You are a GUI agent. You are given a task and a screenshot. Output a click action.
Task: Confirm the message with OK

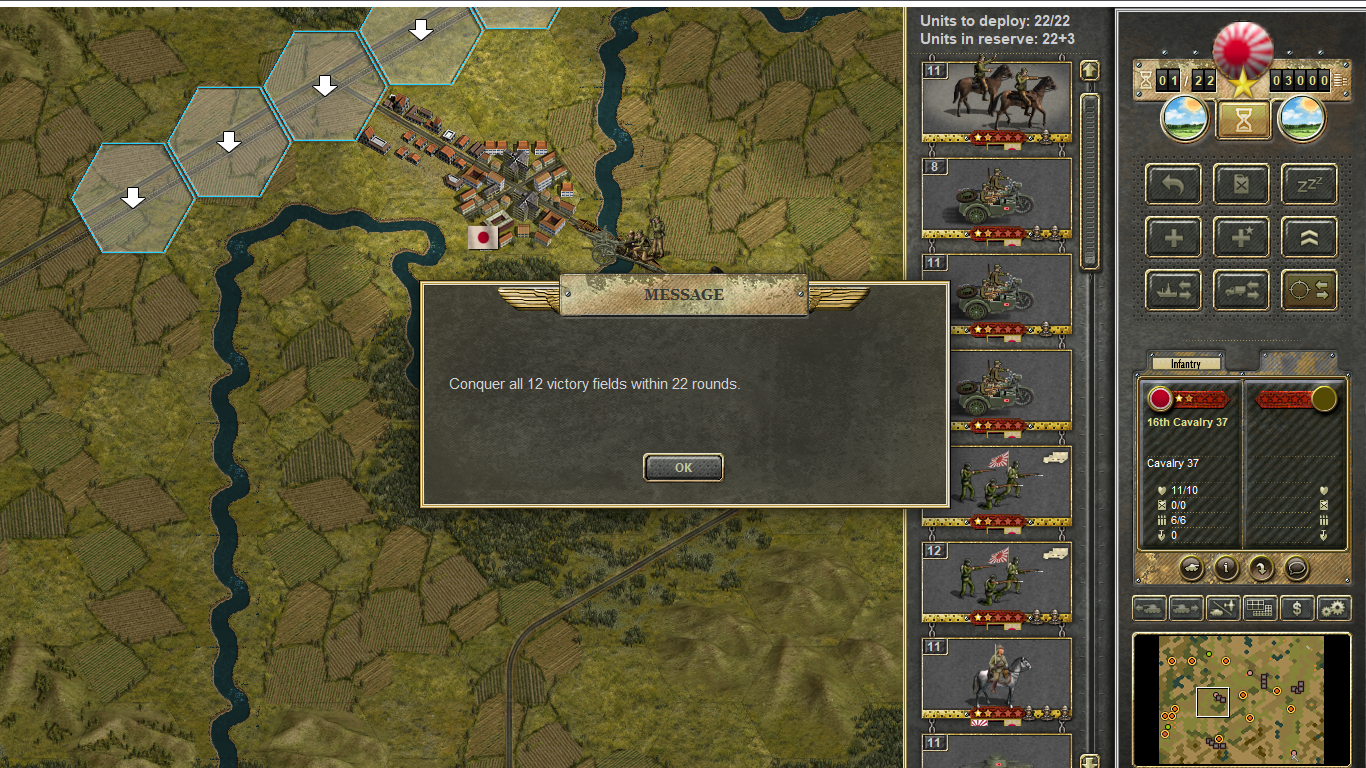[x=683, y=467]
